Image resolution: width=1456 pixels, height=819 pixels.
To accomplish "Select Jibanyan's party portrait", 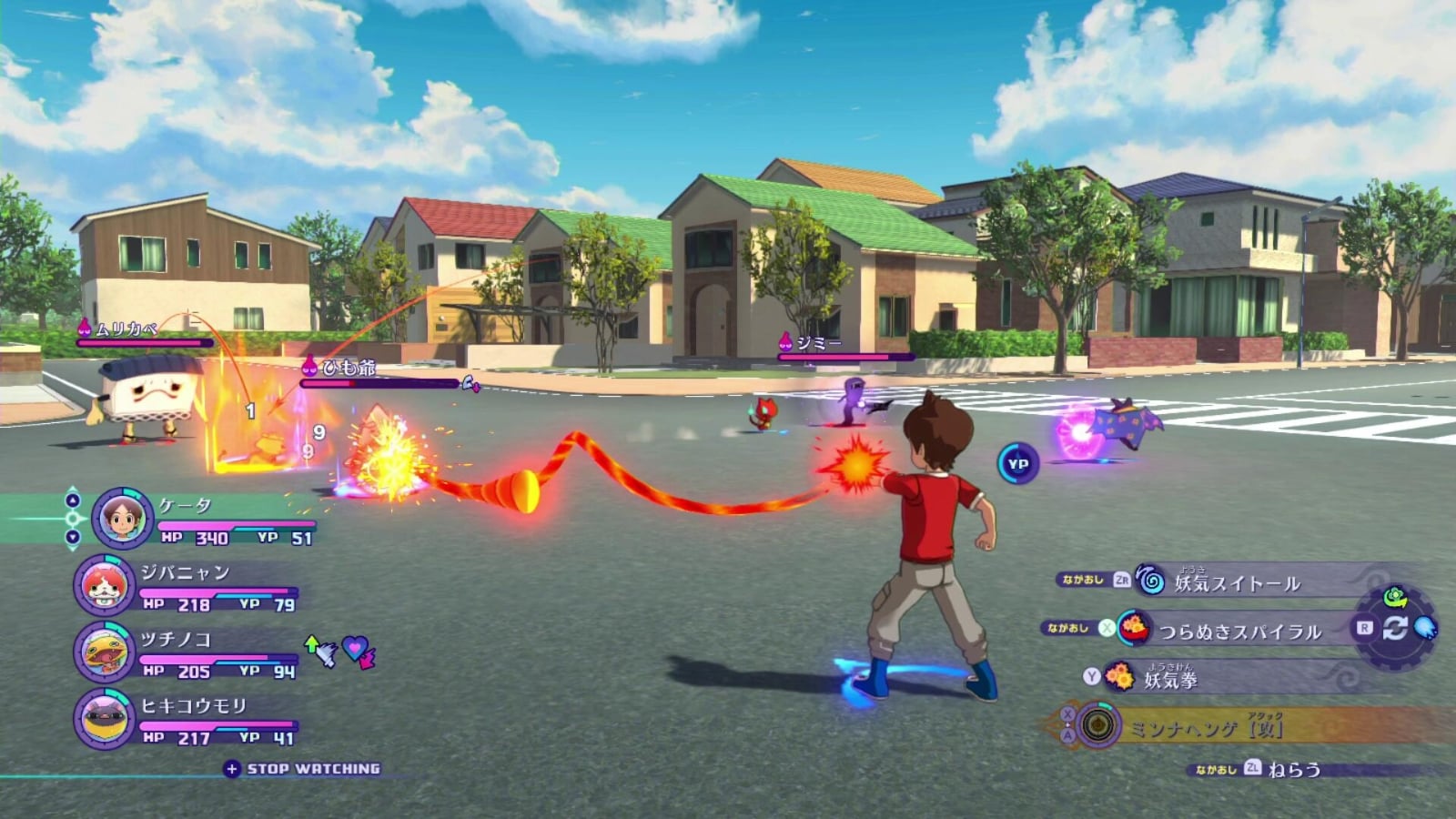I will tap(104, 585).
